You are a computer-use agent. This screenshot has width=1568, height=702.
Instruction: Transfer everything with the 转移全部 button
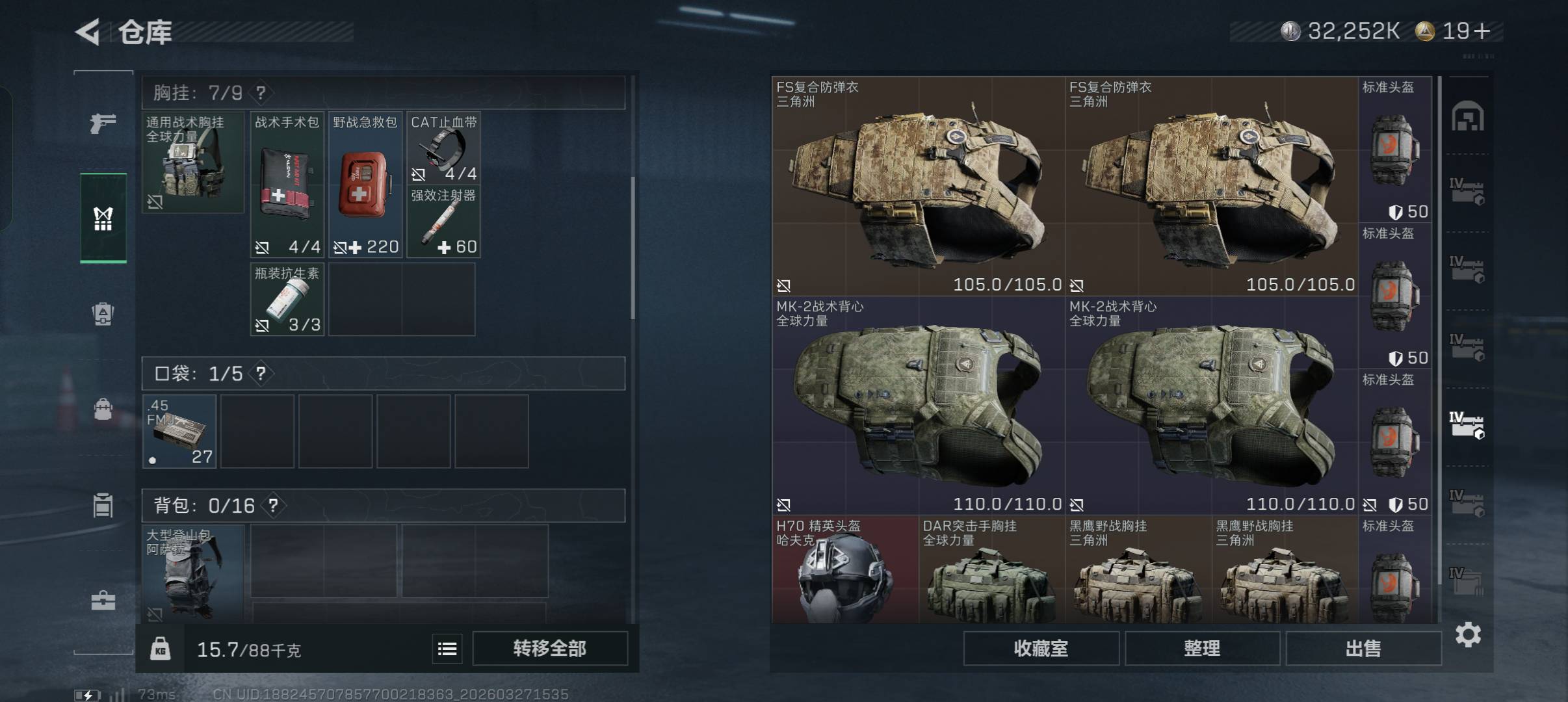tap(549, 648)
